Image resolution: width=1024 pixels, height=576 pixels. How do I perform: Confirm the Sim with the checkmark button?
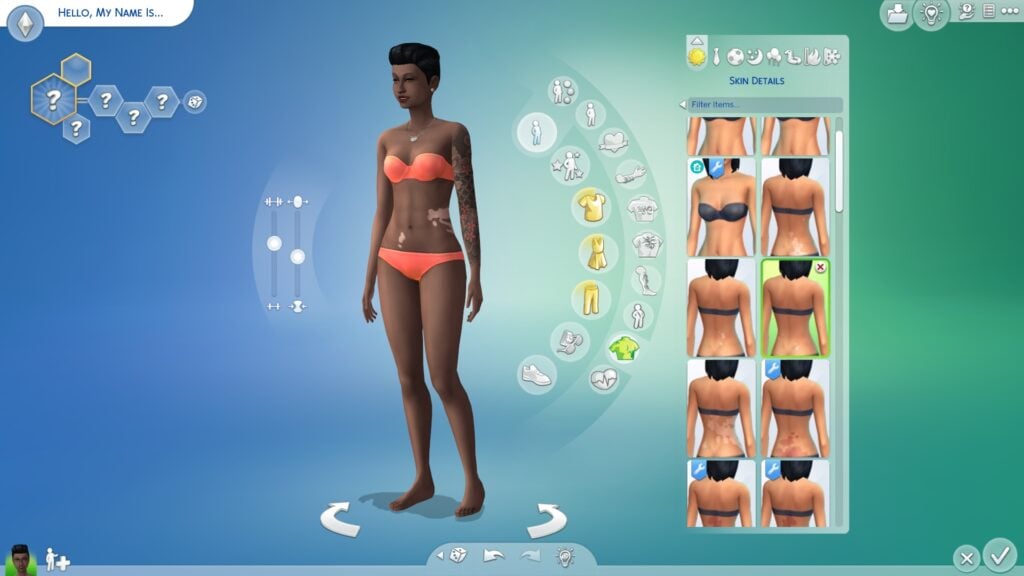click(x=999, y=555)
